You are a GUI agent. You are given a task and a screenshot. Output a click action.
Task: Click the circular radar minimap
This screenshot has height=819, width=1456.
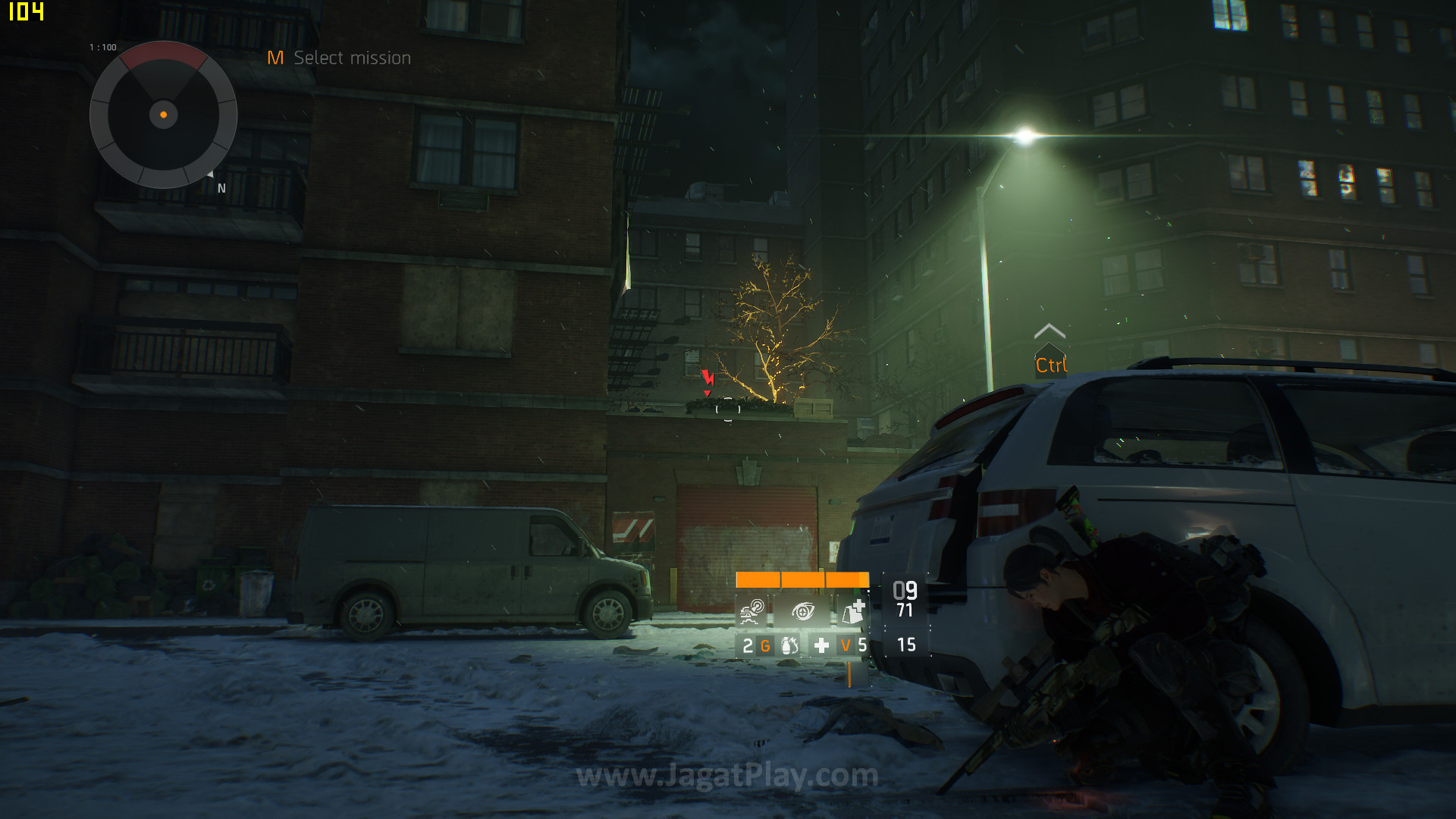[x=163, y=115]
